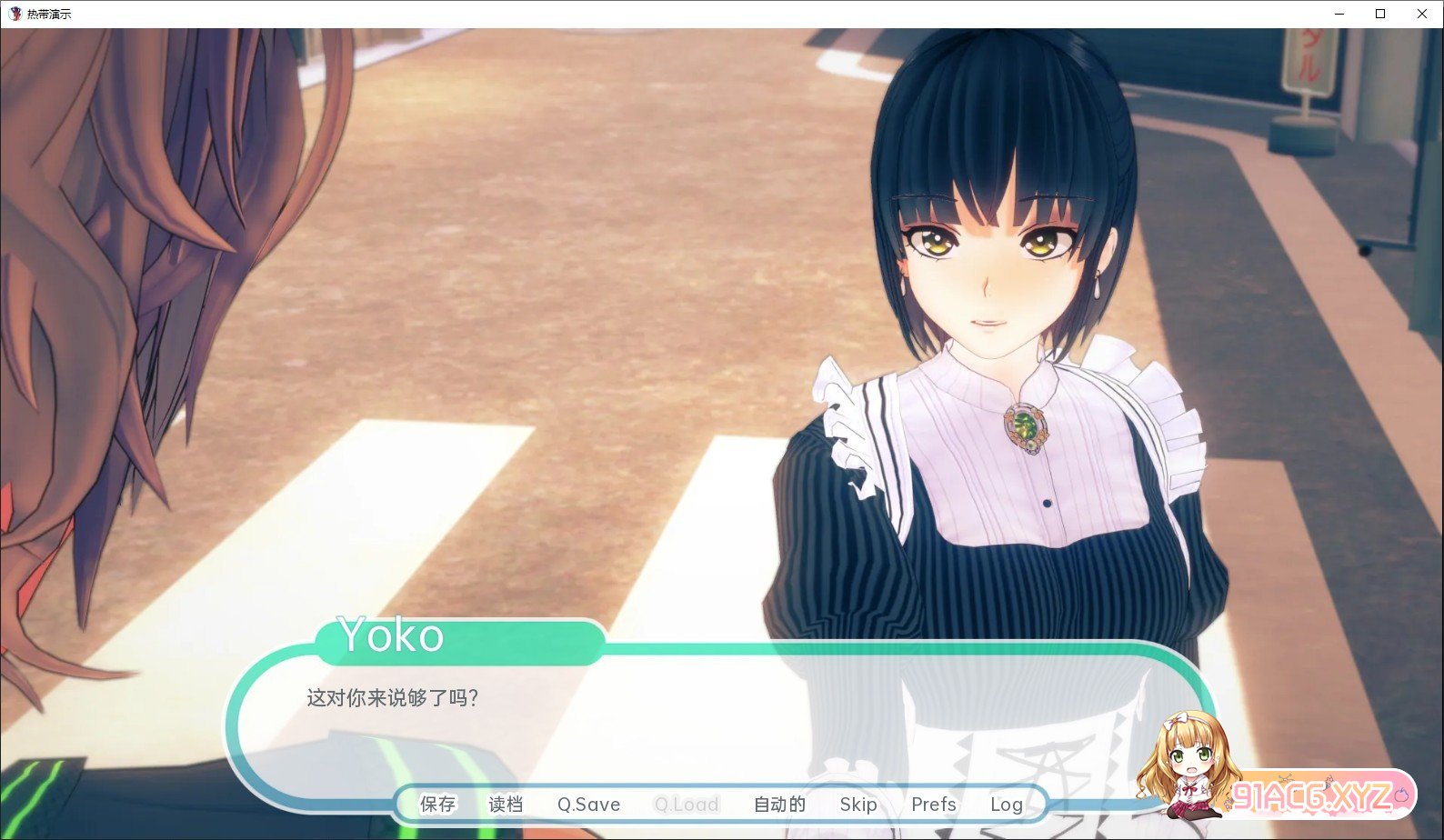
Task: Quick save with Q.Save
Action: click(588, 805)
